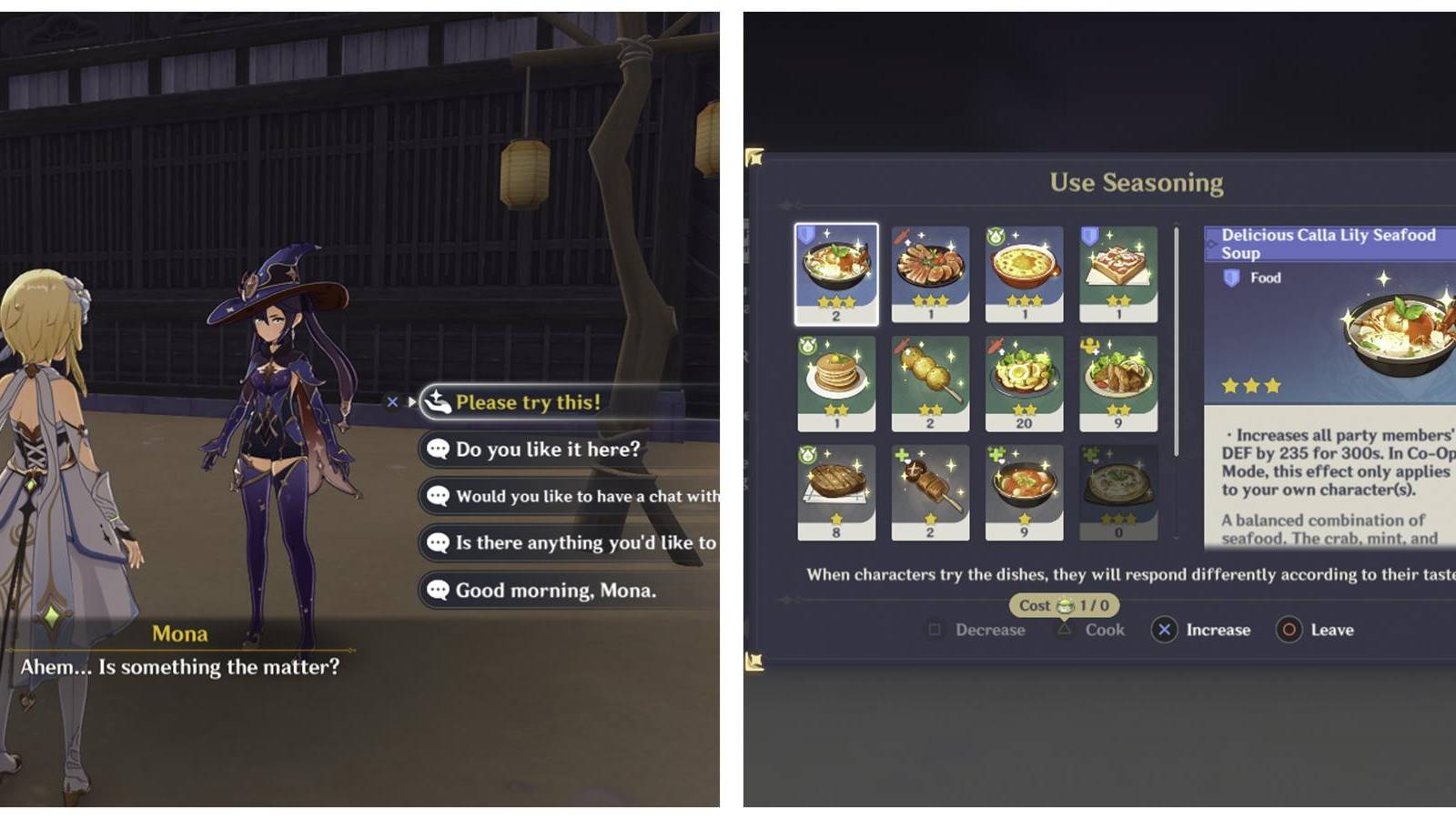Select the Delicious Calla Lily Seafood Soup

click(x=837, y=273)
